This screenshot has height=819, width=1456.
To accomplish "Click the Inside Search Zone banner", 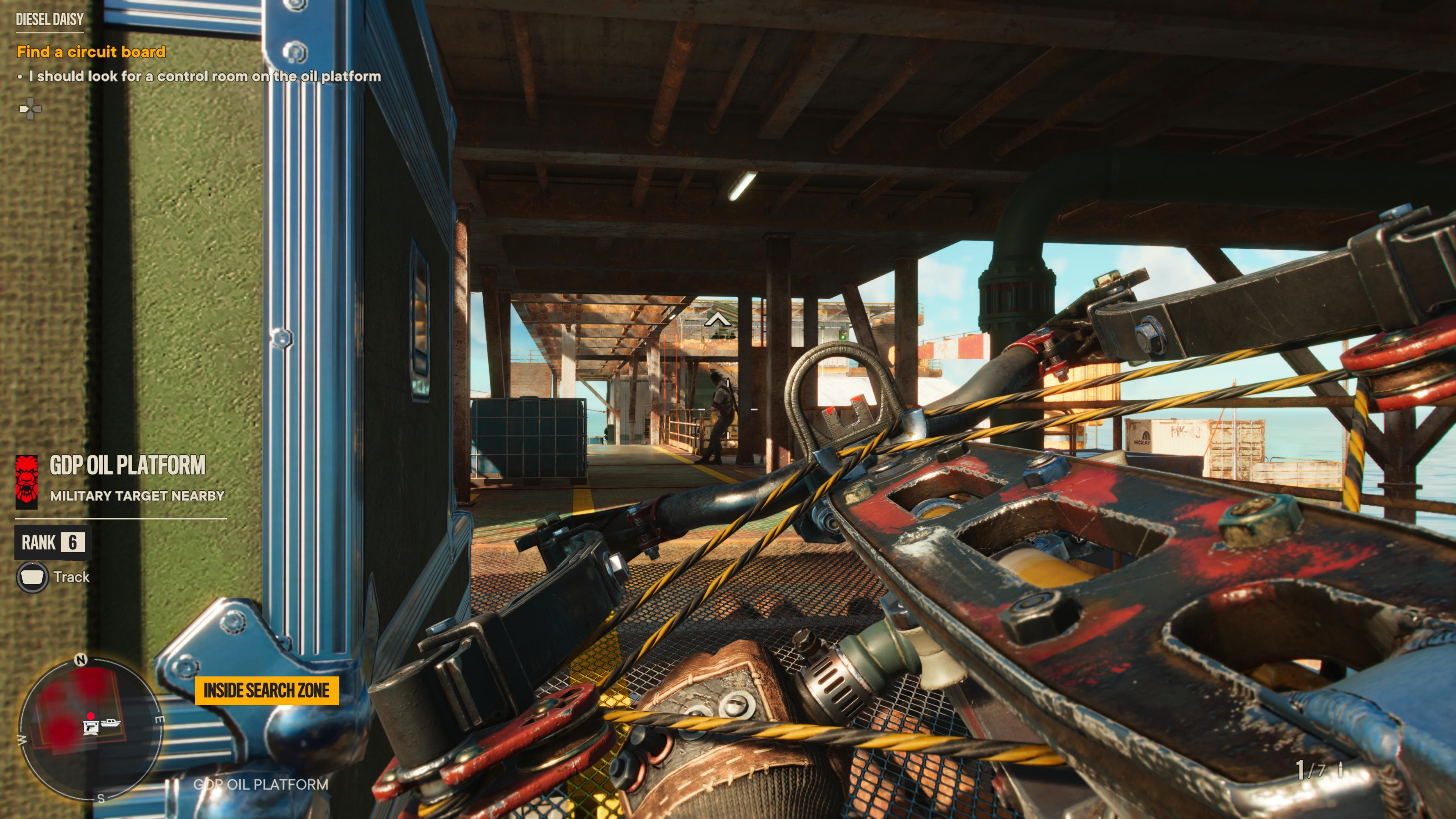I will 266,690.
